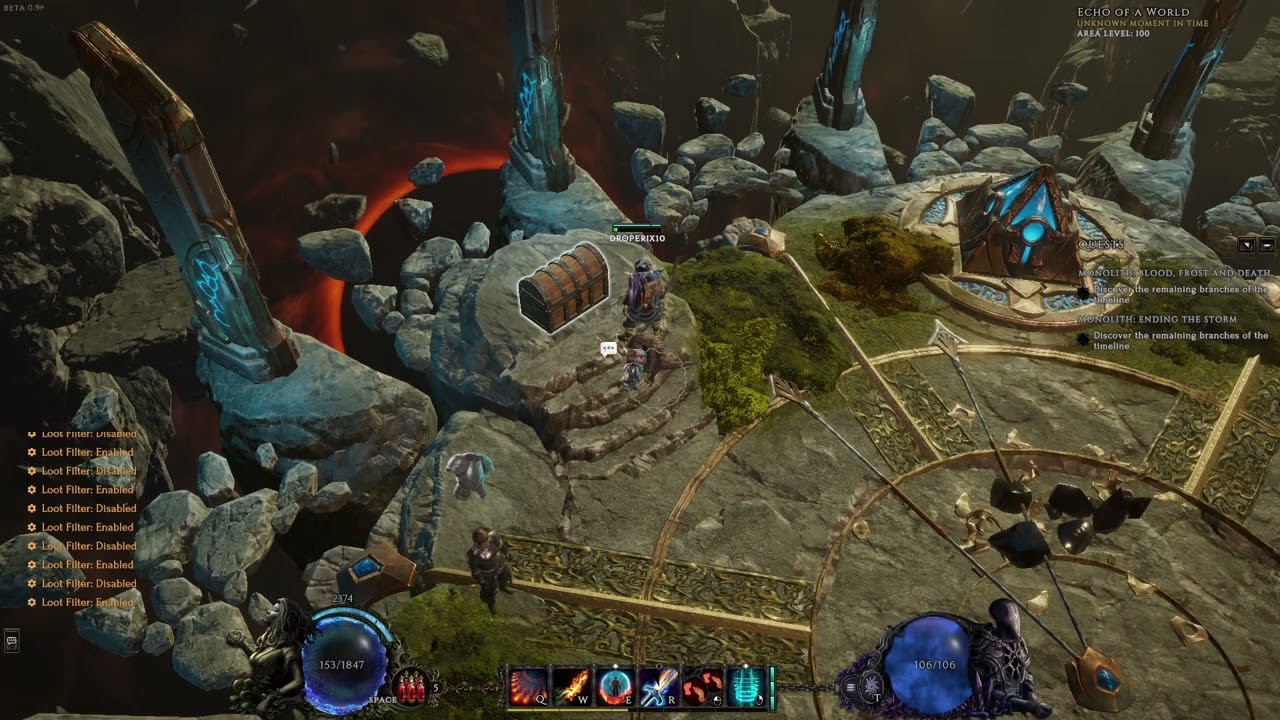Cast the blue ring skill bound to E
This screenshot has width=1280, height=720.
[x=613, y=687]
